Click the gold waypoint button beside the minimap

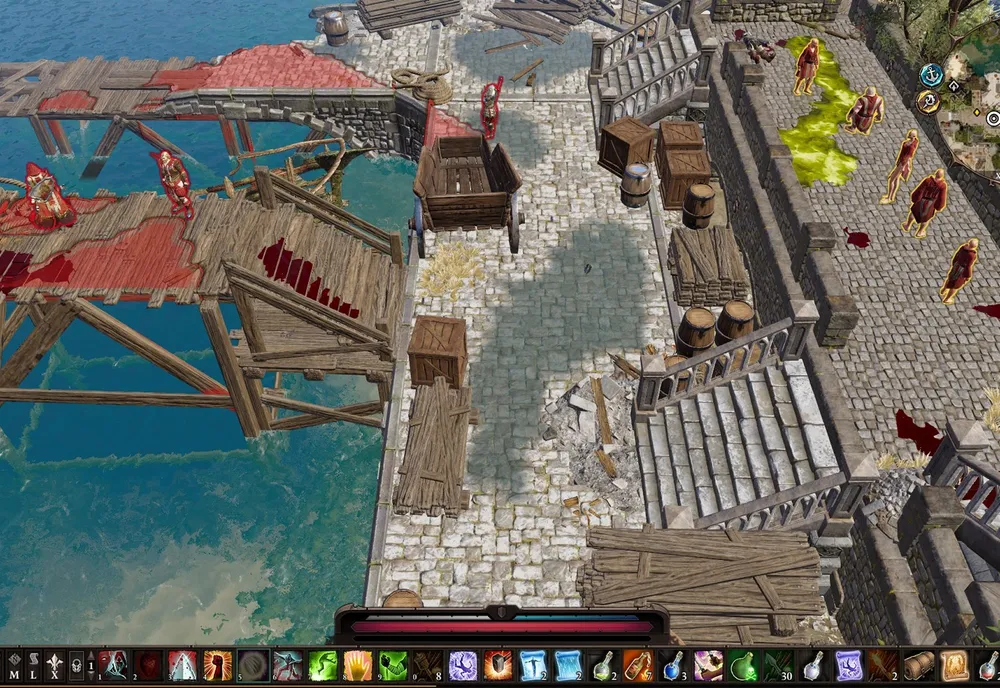tap(927, 101)
